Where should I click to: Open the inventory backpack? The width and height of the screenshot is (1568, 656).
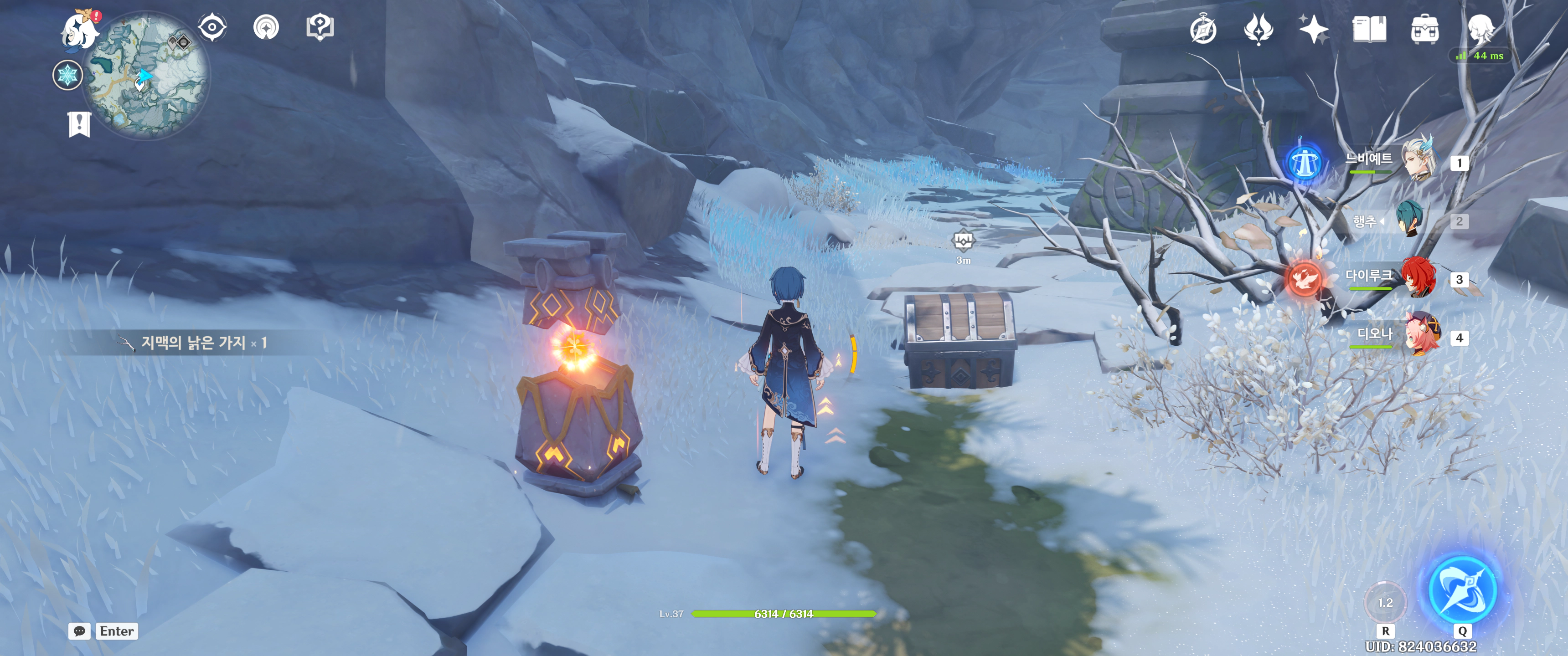[x=1424, y=29]
